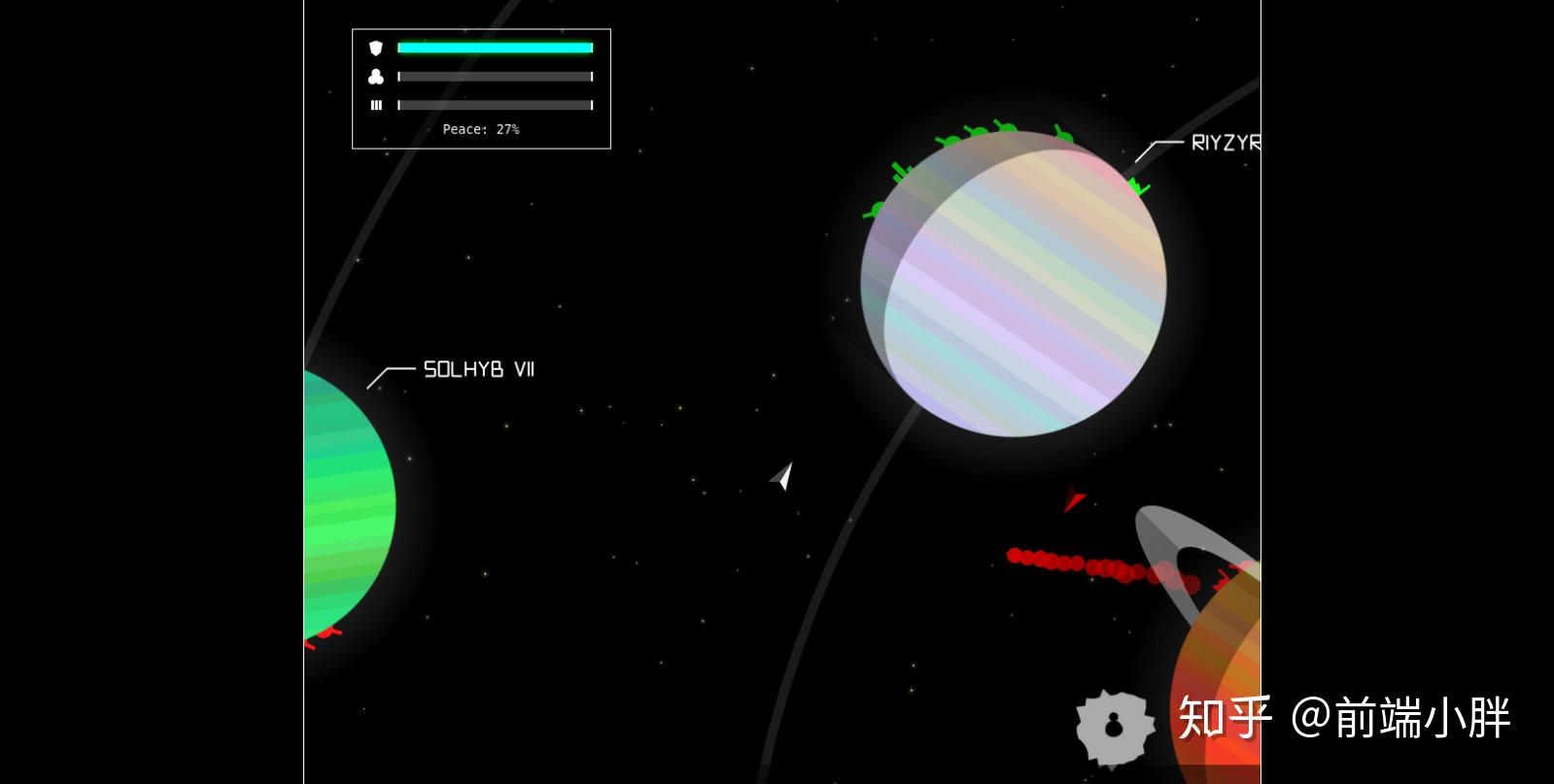Select the RIYZYR planet name label

(1225, 143)
